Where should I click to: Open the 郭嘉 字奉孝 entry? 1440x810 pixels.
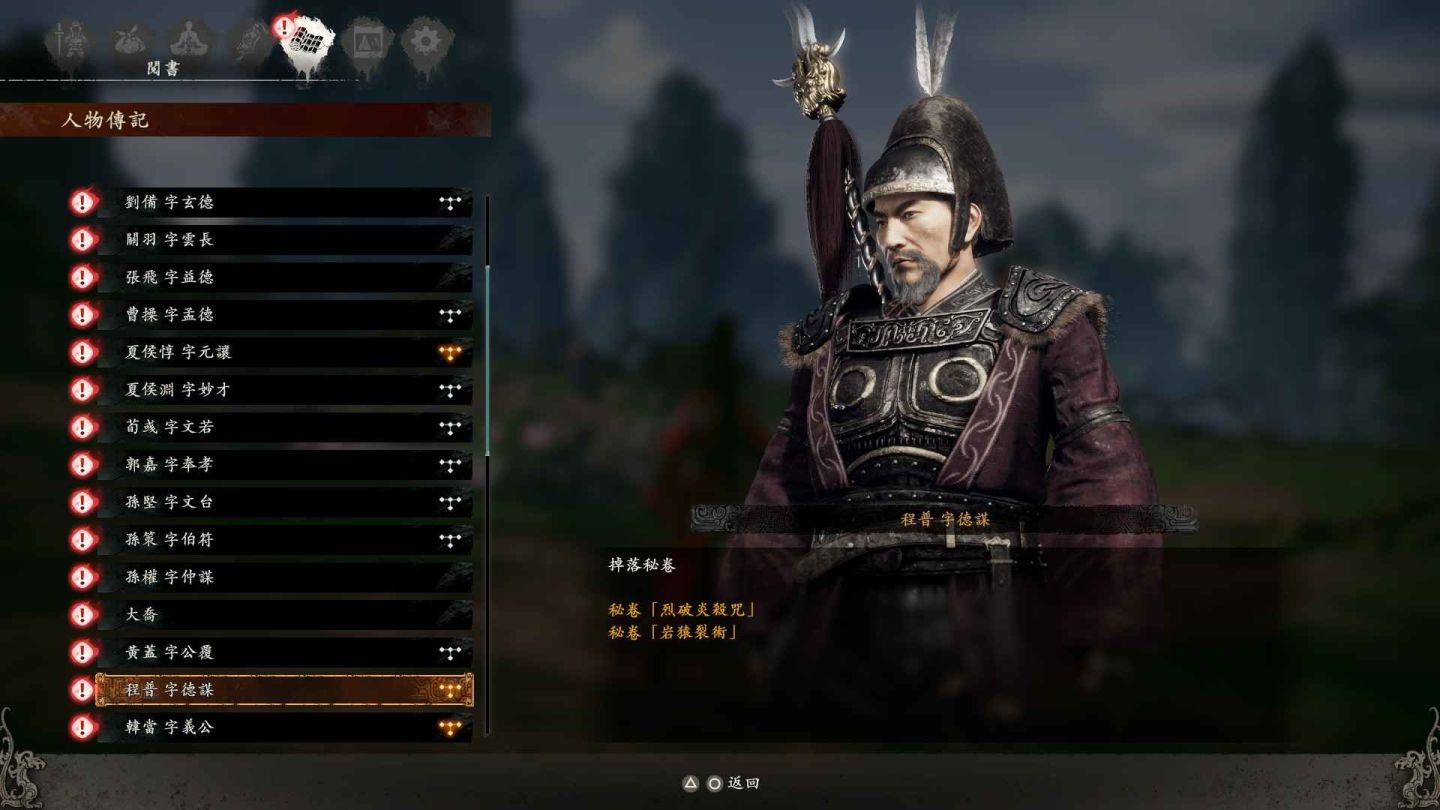283,465
